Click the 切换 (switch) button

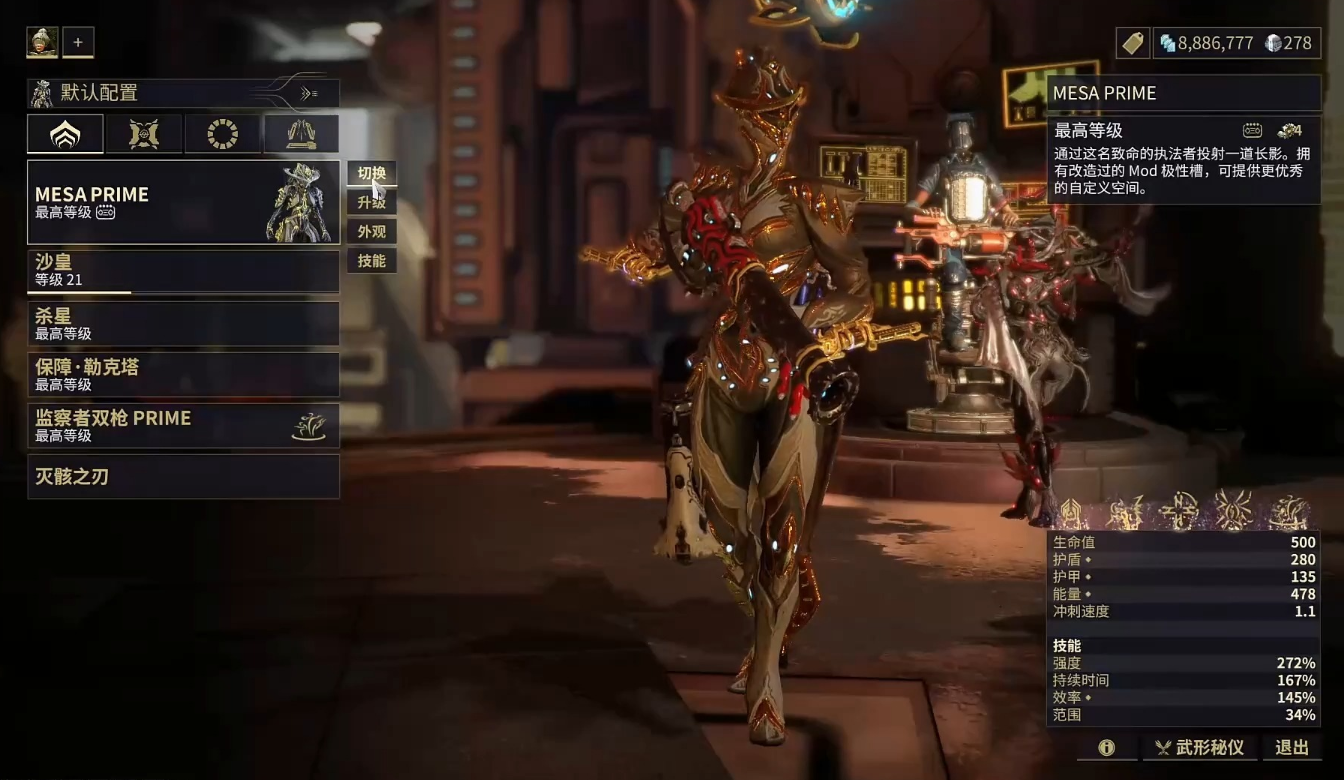click(371, 173)
